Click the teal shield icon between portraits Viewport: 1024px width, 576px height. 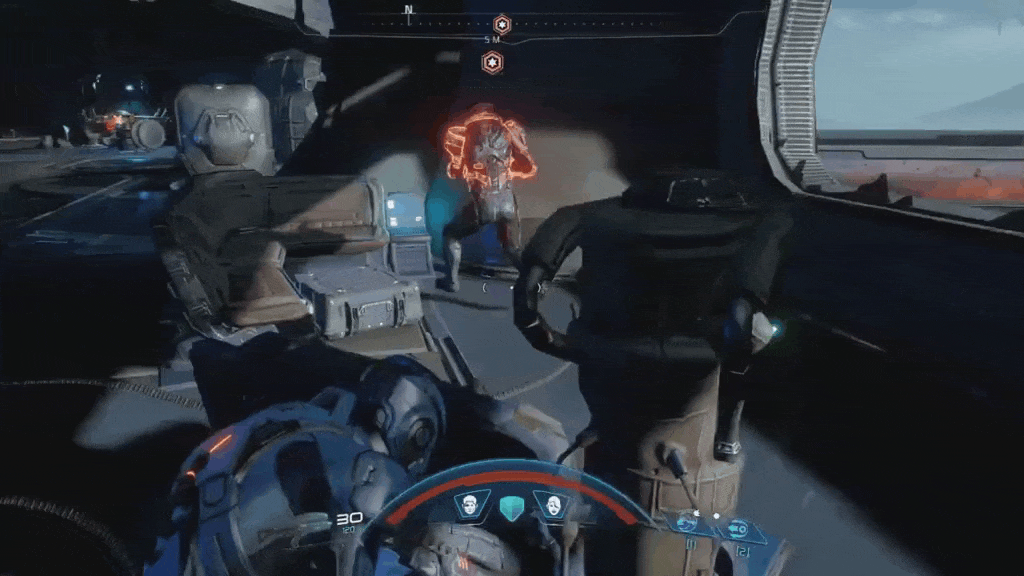click(x=509, y=508)
